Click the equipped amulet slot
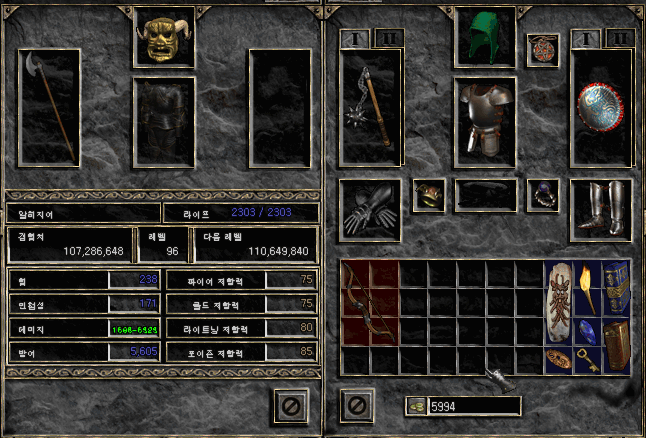646x438 pixels. point(542,50)
